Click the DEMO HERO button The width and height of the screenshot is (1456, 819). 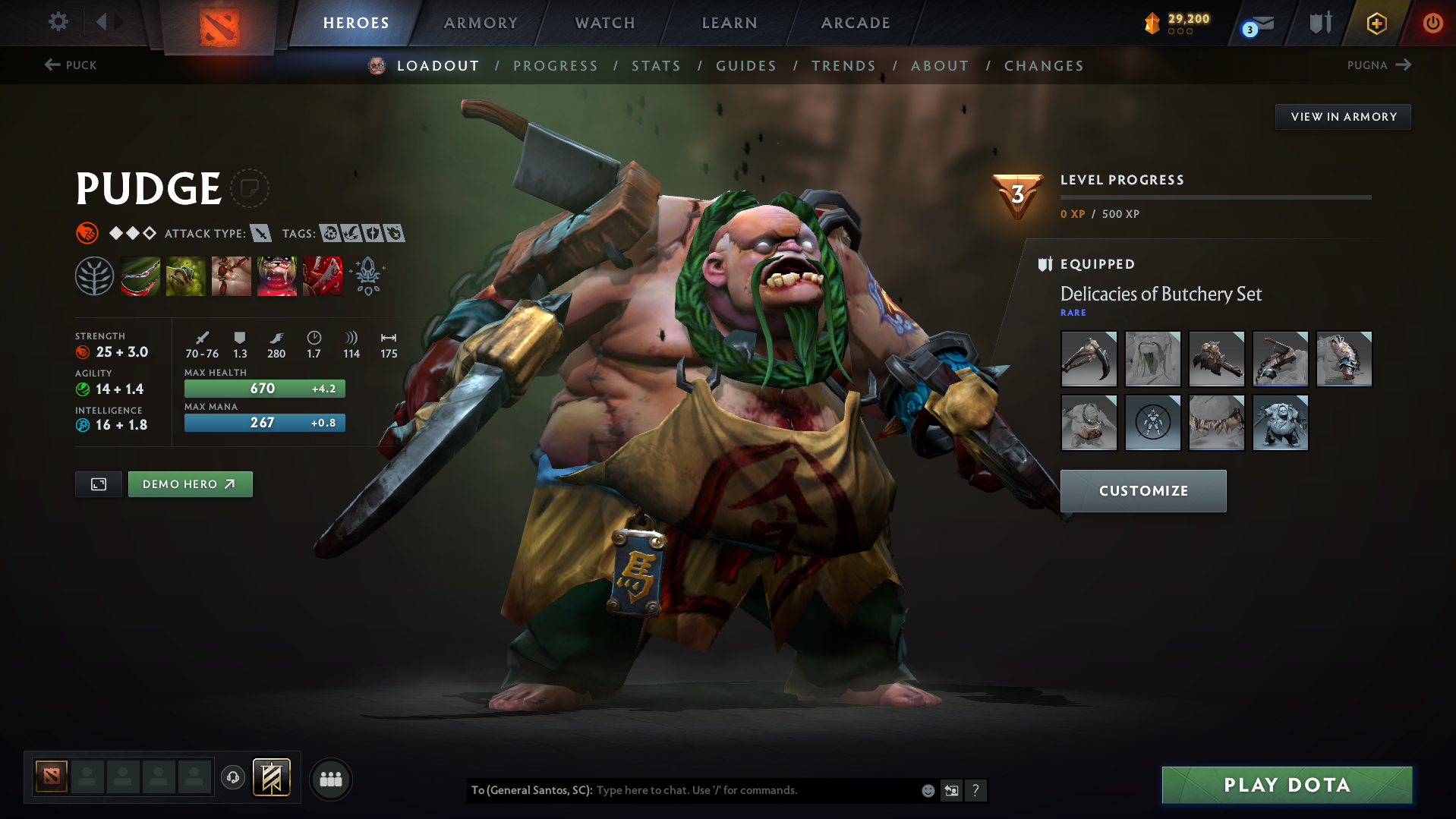(x=190, y=484)
